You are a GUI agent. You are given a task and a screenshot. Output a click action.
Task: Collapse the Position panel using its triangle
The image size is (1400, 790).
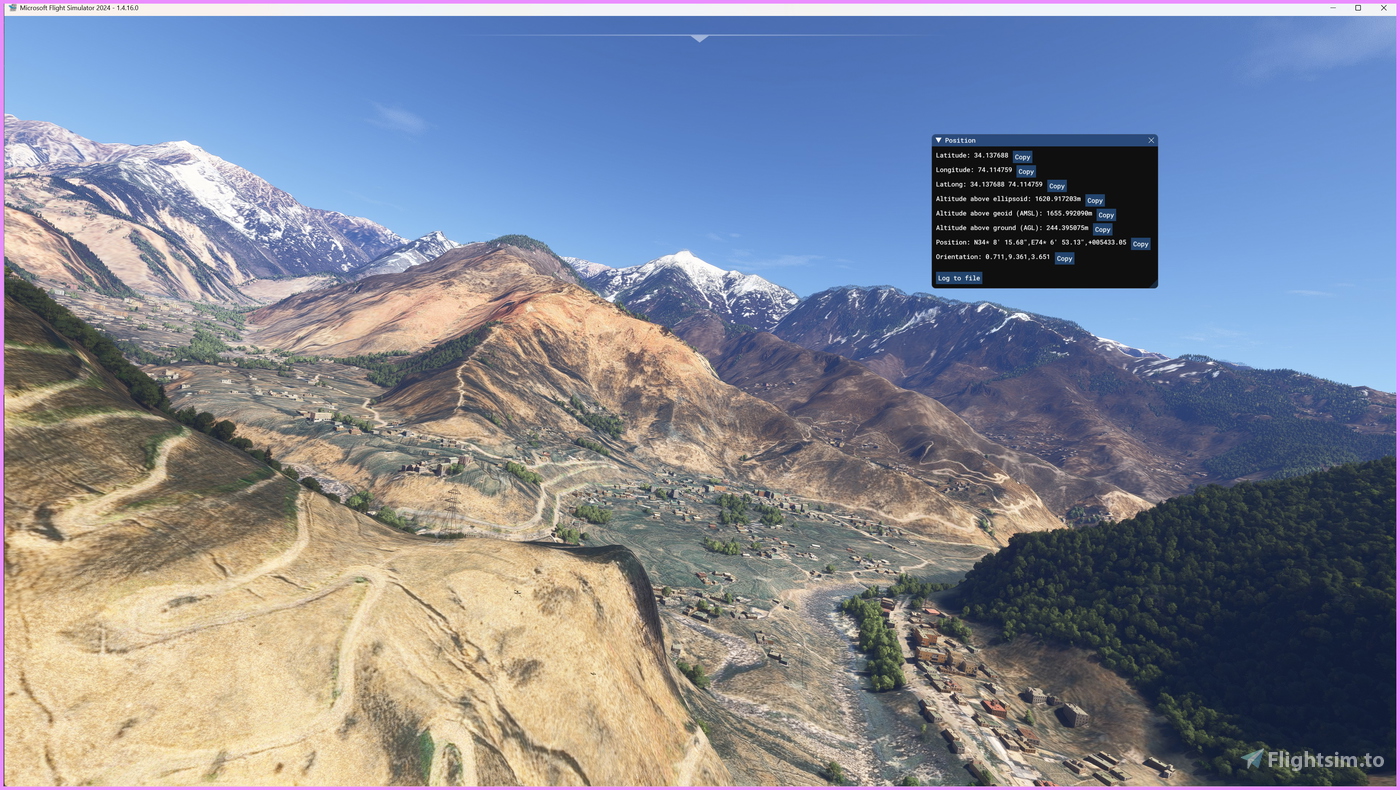pyautogui.click(x=937, y=138)
